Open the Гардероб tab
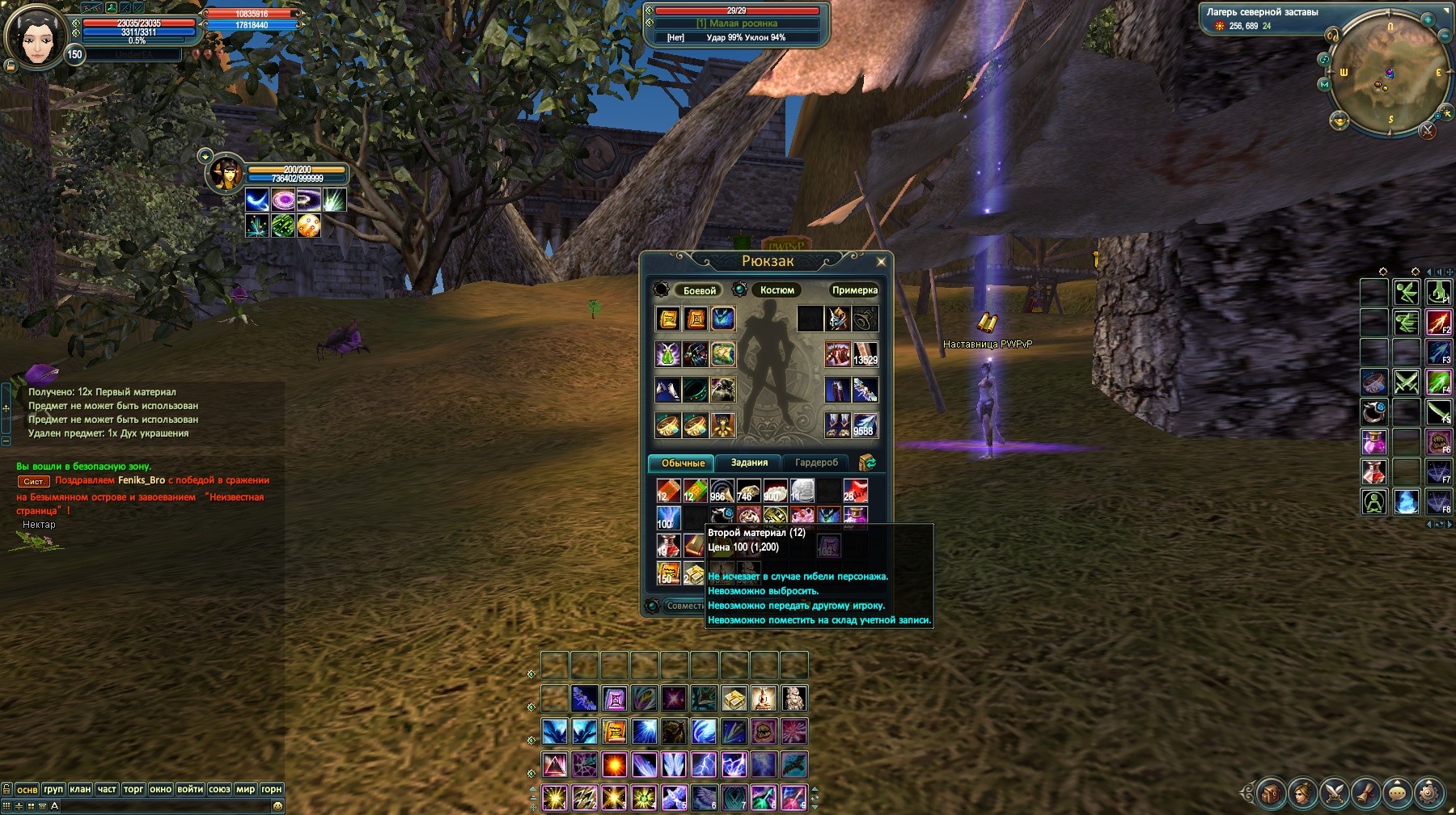The height and width of the screenshot is (815, 1456). coord(816,462)
